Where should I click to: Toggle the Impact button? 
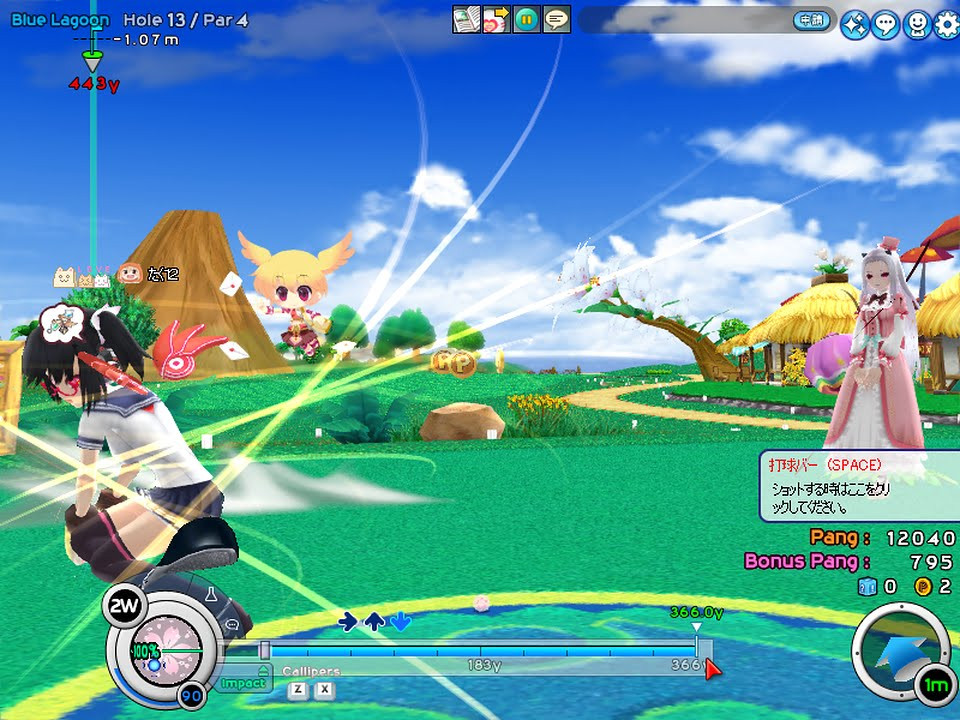pos(243,683)
